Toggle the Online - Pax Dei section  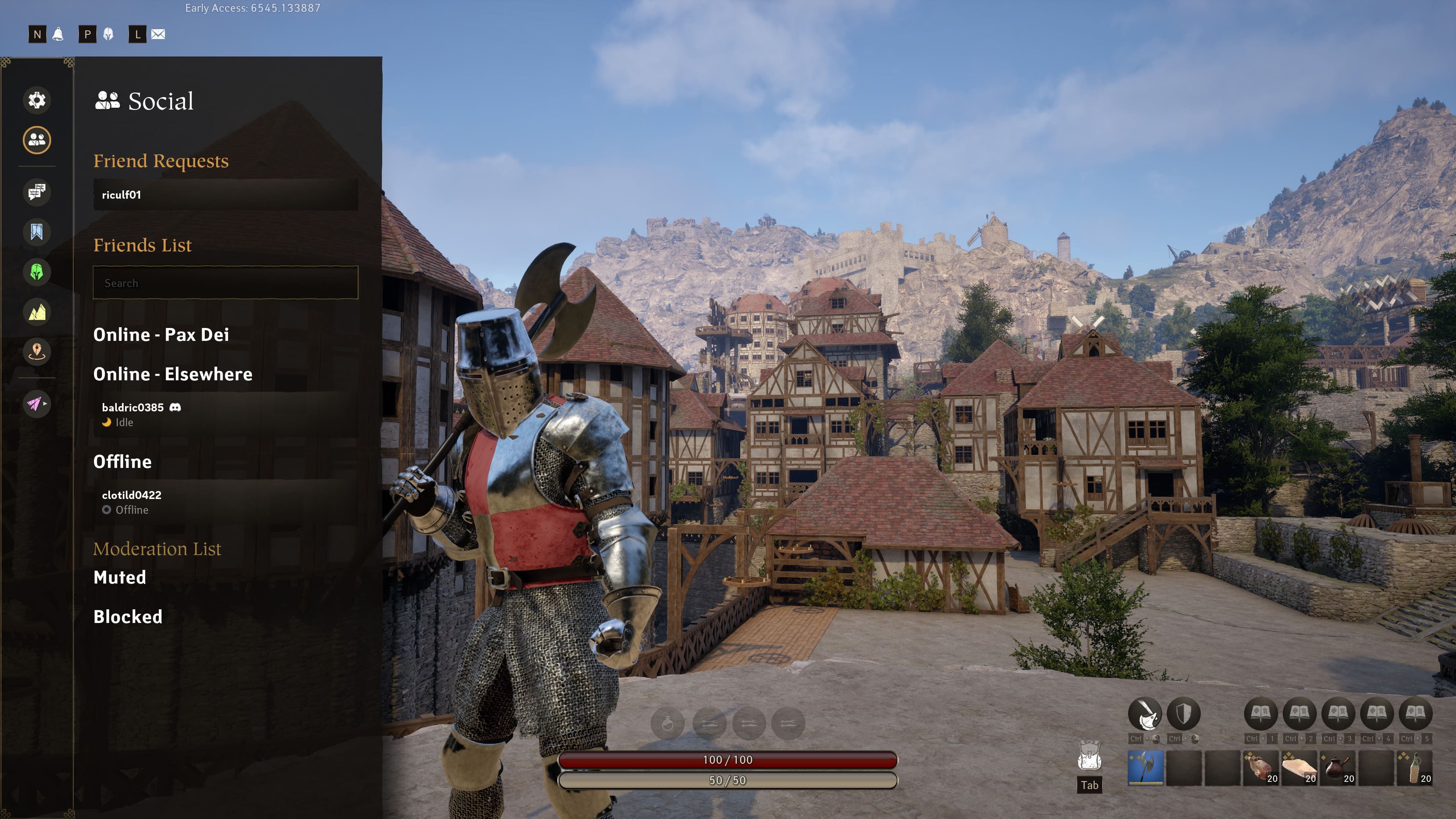[161, 334]
